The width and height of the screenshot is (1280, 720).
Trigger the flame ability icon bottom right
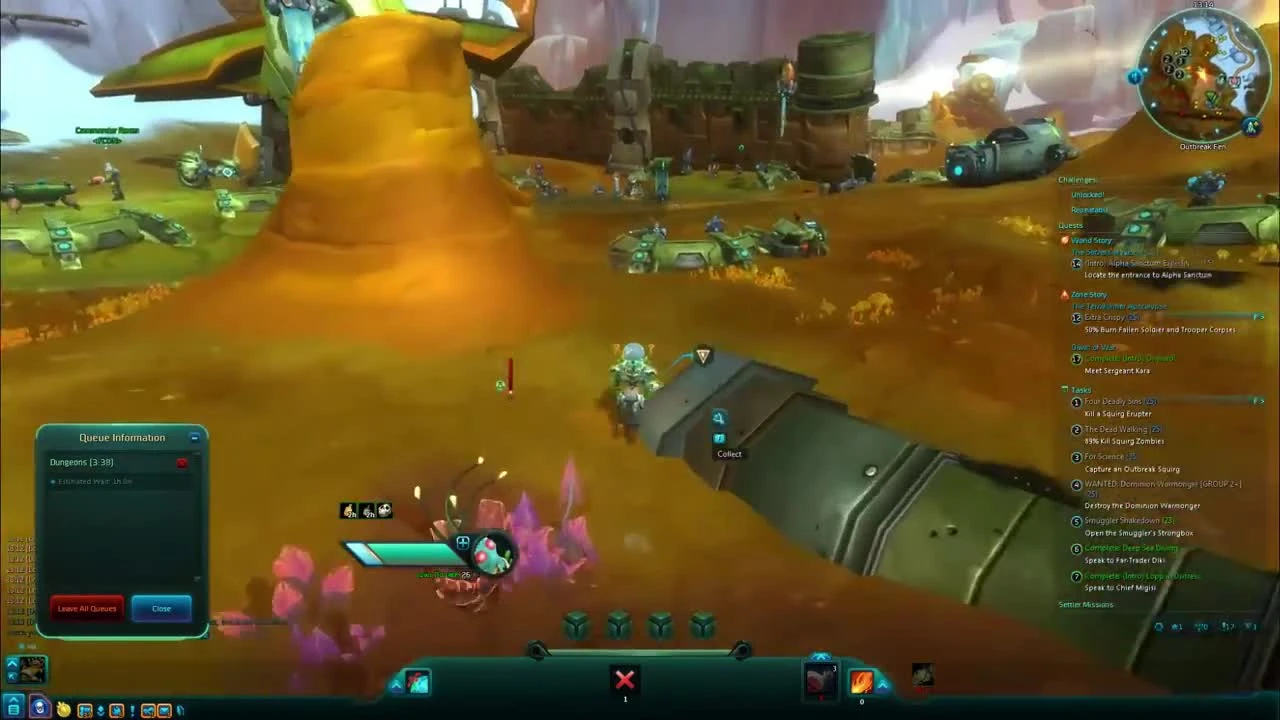click(x=862, y=683)
